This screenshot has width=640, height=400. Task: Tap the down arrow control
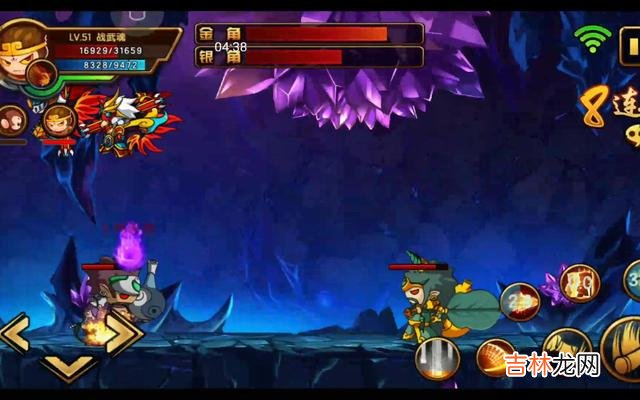coord(68,367)
